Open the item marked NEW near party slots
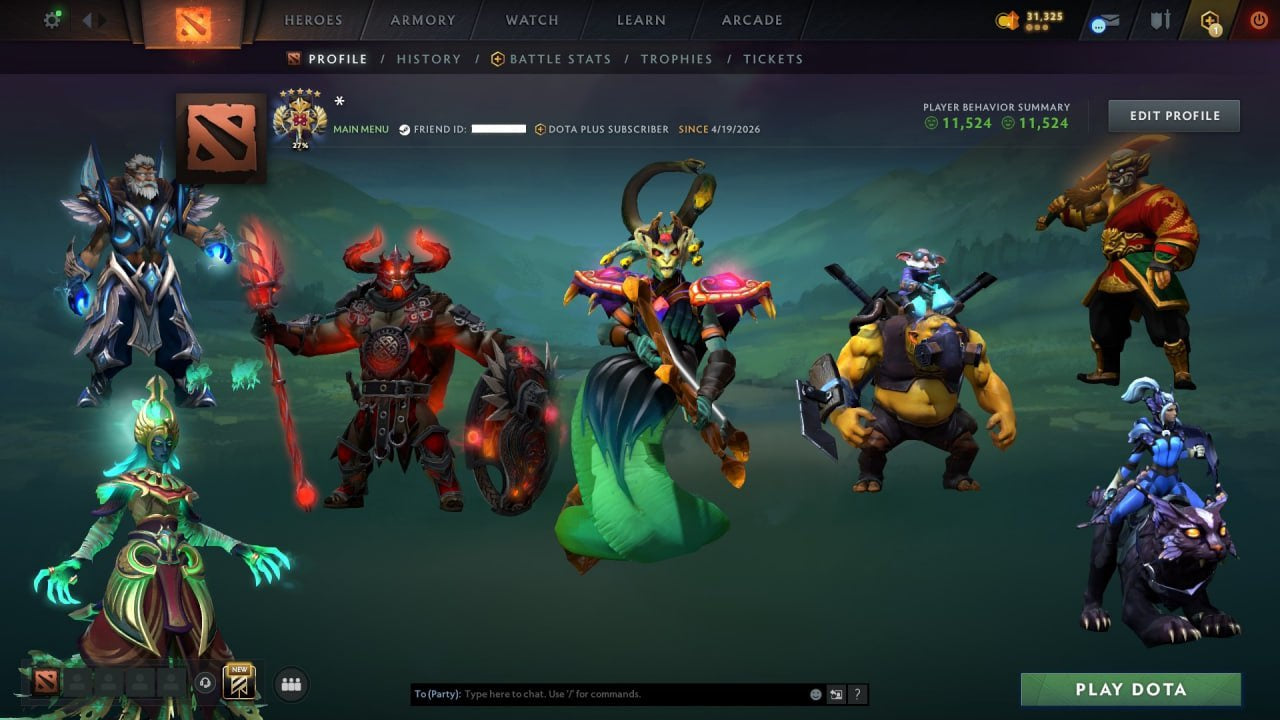Screen dimensions: 1280x720 pos(240,683)
